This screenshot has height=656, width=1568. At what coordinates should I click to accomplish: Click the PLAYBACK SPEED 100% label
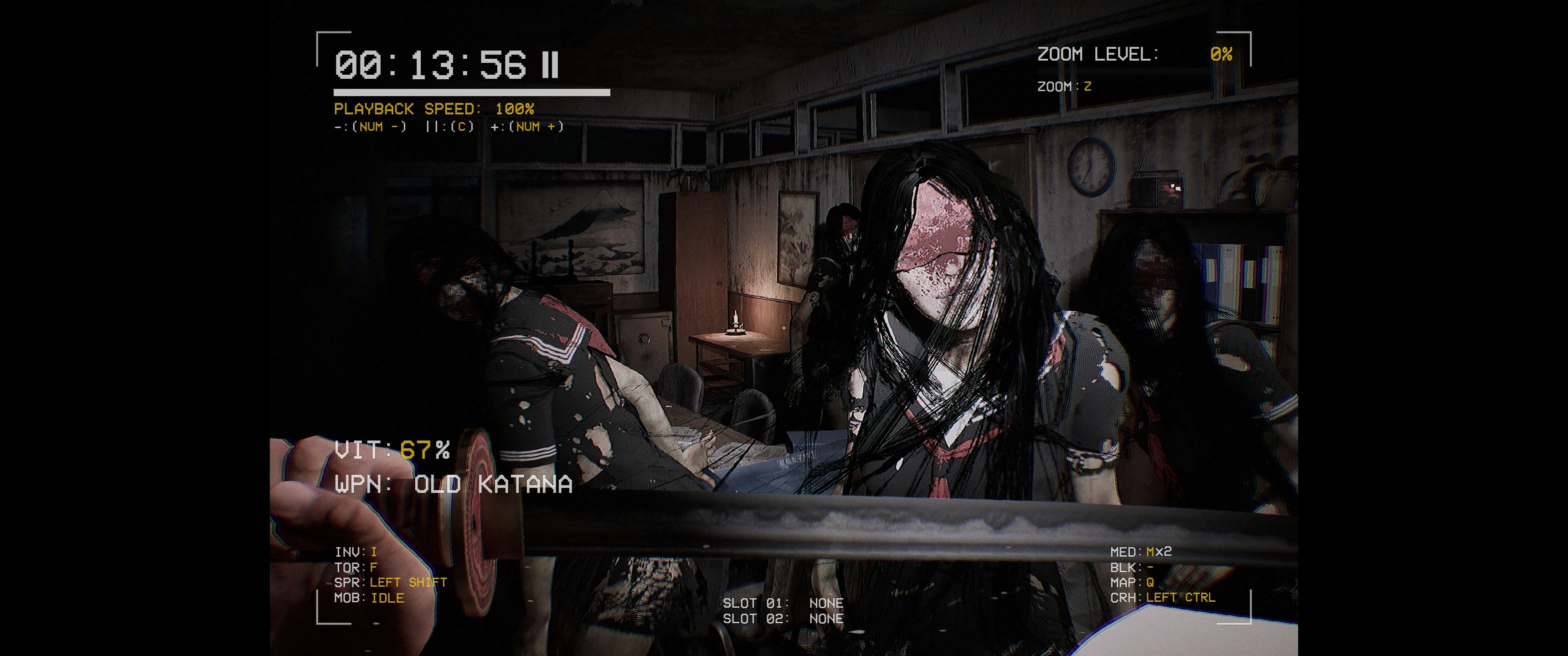pos(434,108)
